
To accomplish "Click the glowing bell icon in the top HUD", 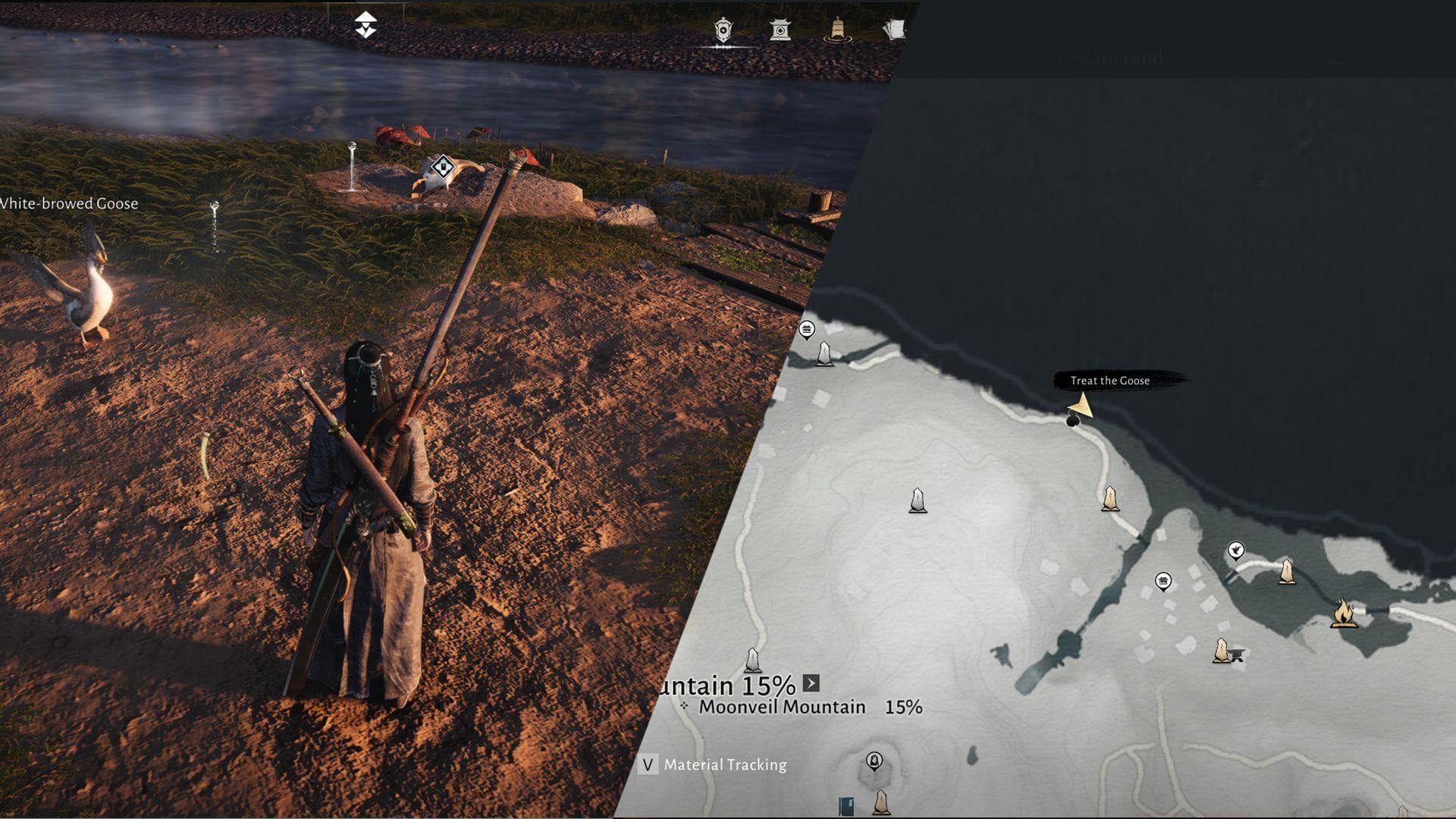I will click(x=837, y=28).
